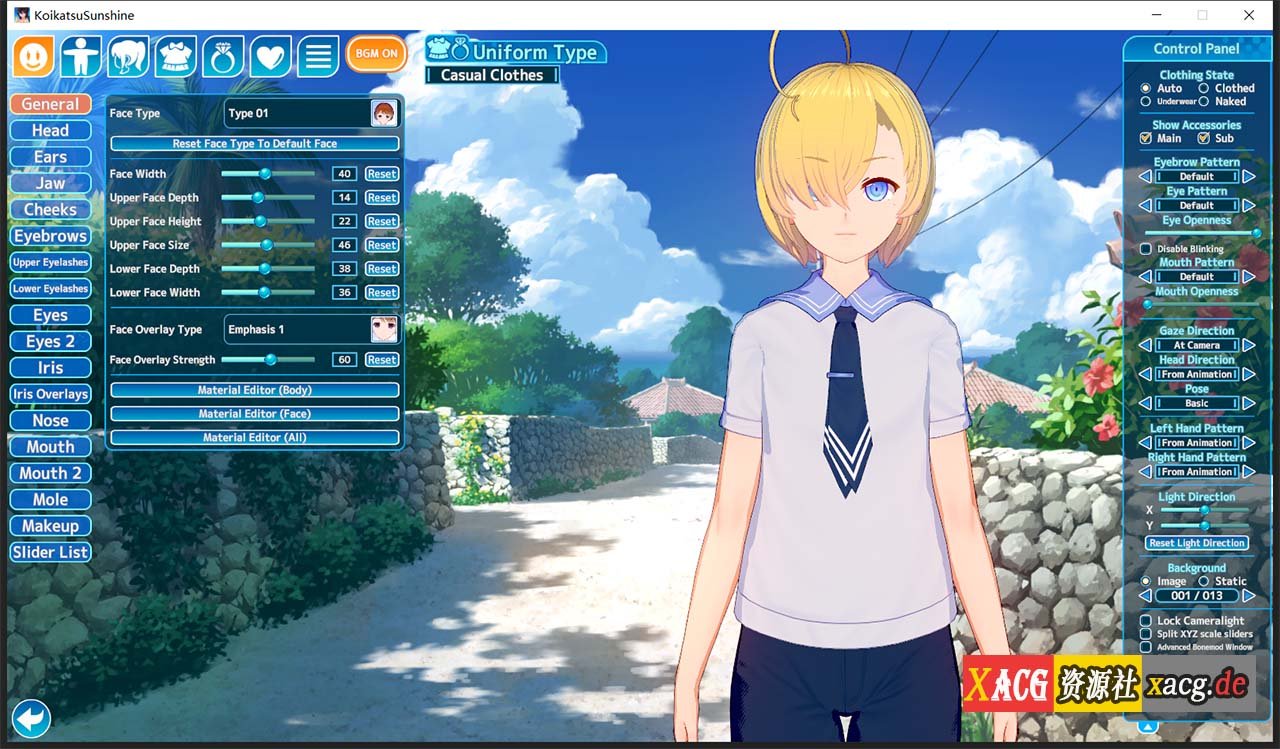Open the Clothes editor dress icon
This screenshot has width=1280, height=749.
(175, 57)
